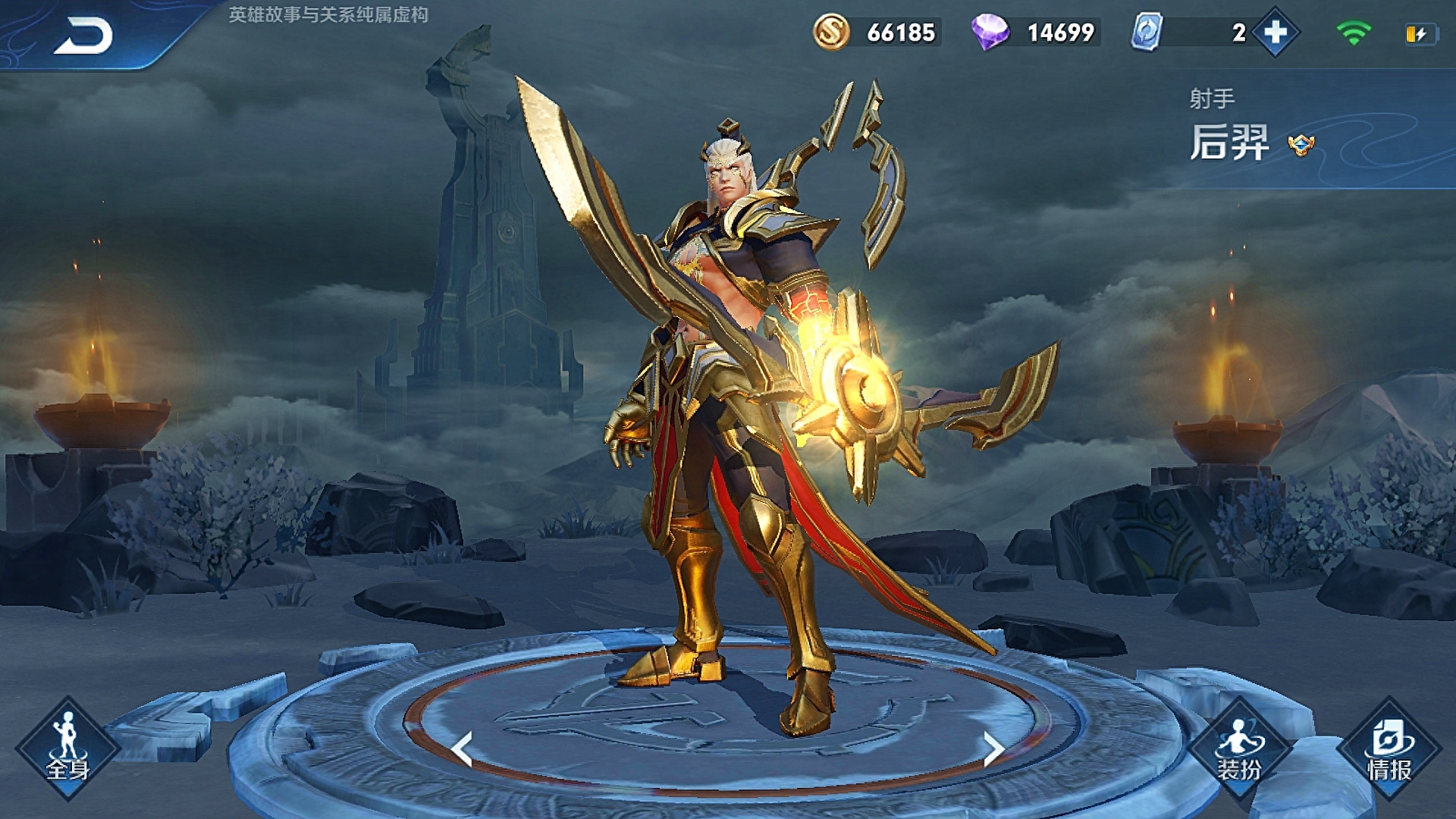Tap the blue ticket card icon

coord(1147,33)
